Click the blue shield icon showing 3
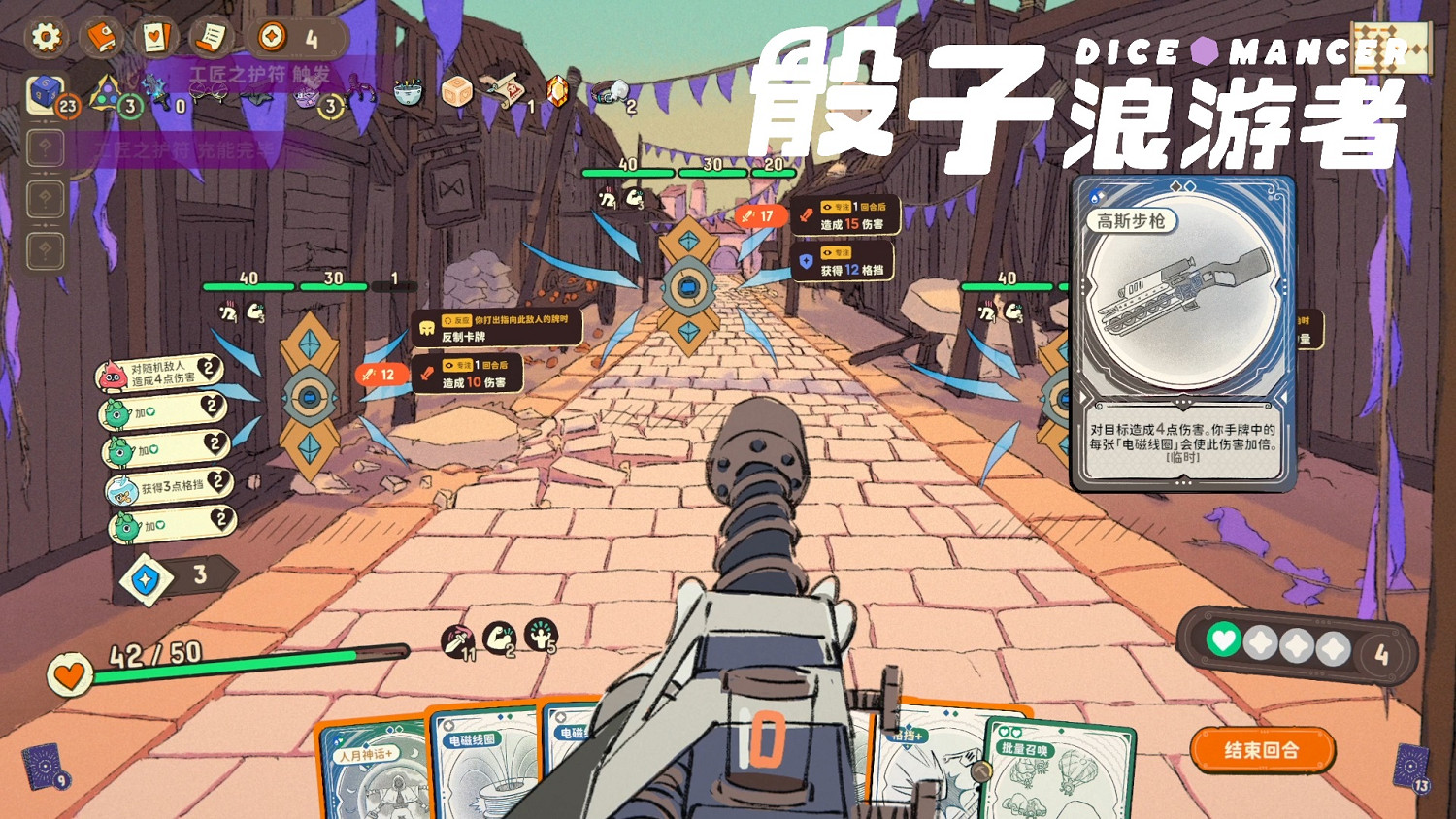1456x819 pixels. 146,574
